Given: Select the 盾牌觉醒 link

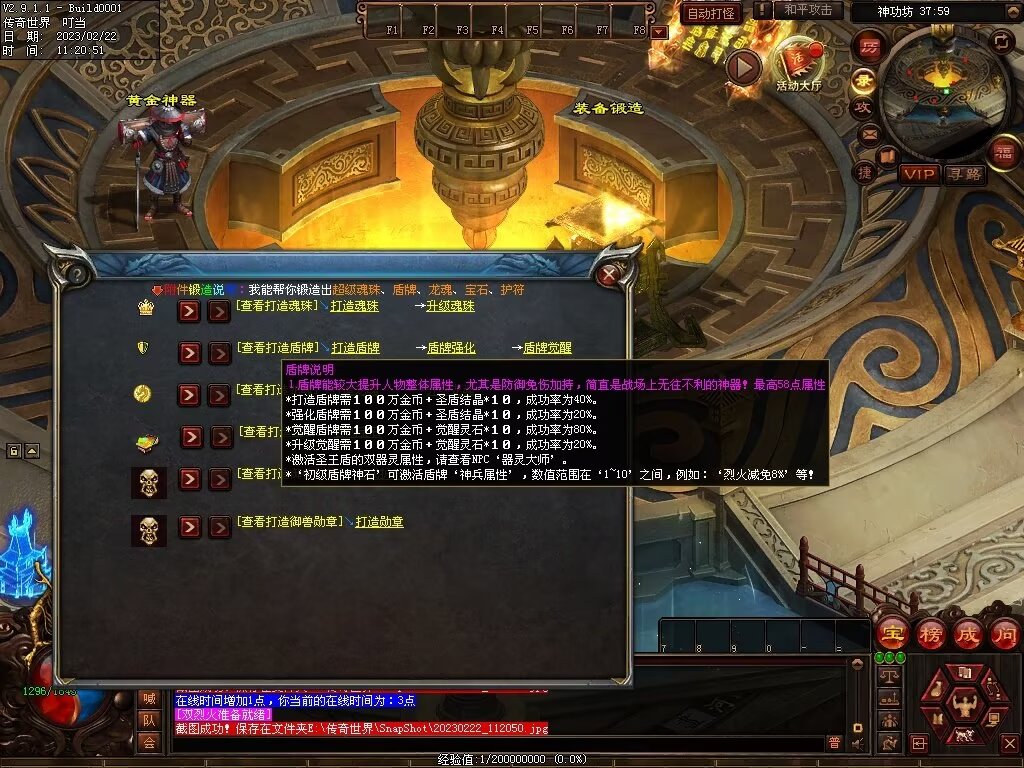Looking at the screenshot, I should pyautogui.click(x=548, y=348).
